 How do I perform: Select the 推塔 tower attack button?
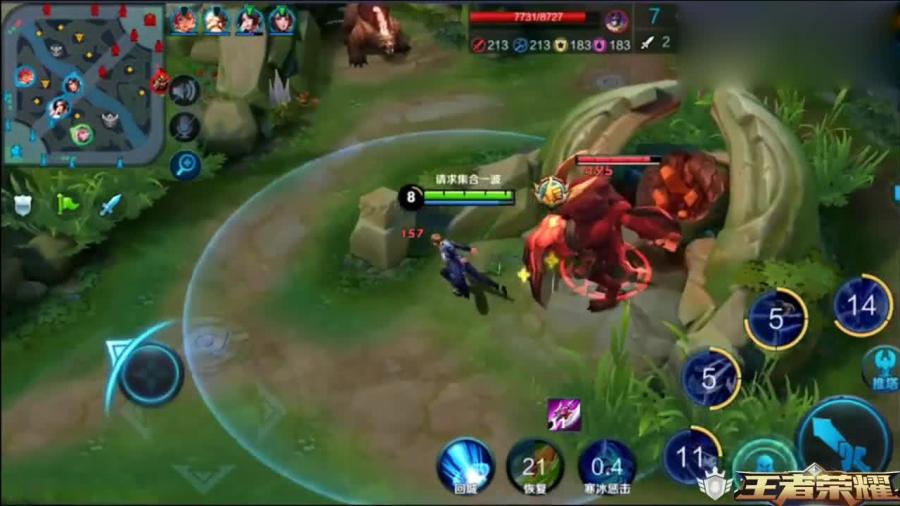click(x=884, y=365)
